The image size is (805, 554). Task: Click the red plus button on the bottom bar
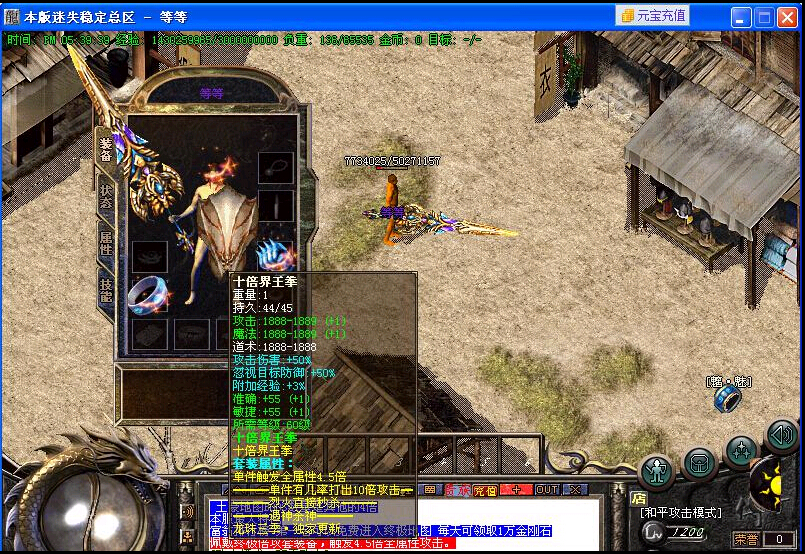(x=515, y=490)
